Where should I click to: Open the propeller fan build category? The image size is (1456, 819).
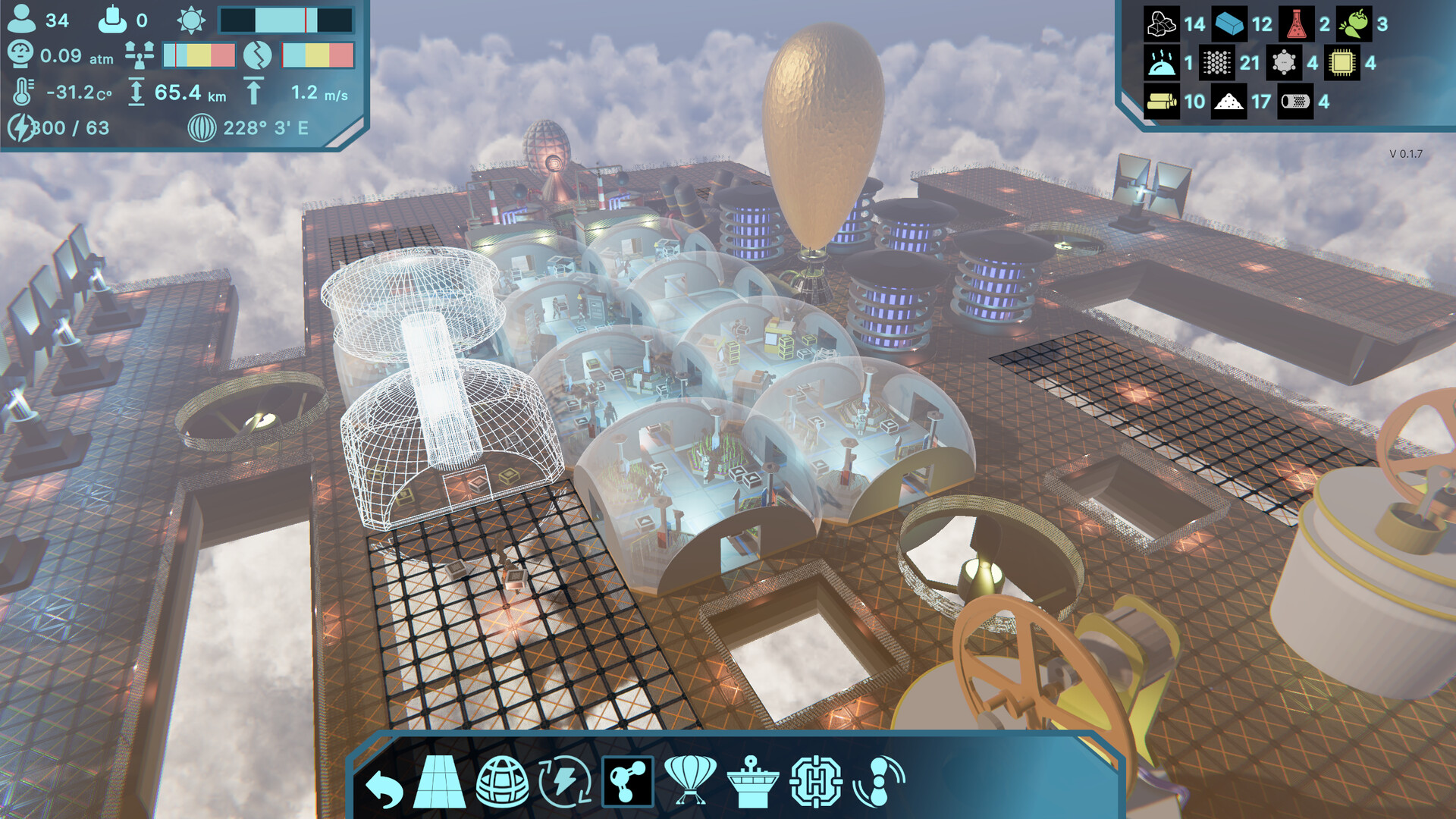(x=879, y=782)
